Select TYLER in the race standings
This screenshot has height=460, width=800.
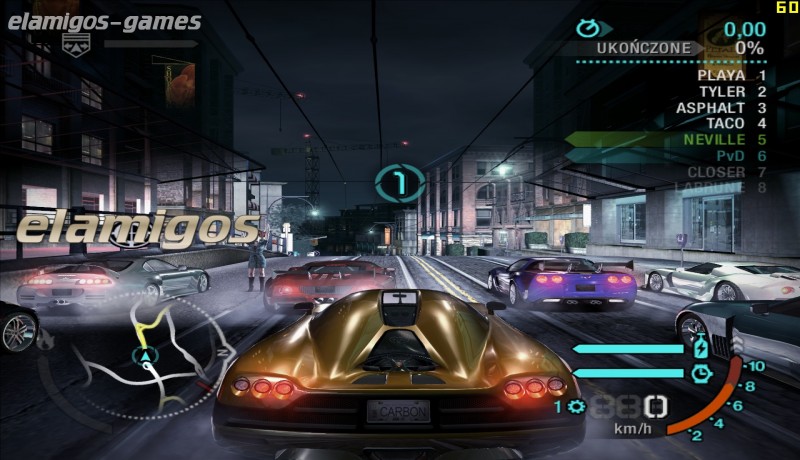click(722, 91)
